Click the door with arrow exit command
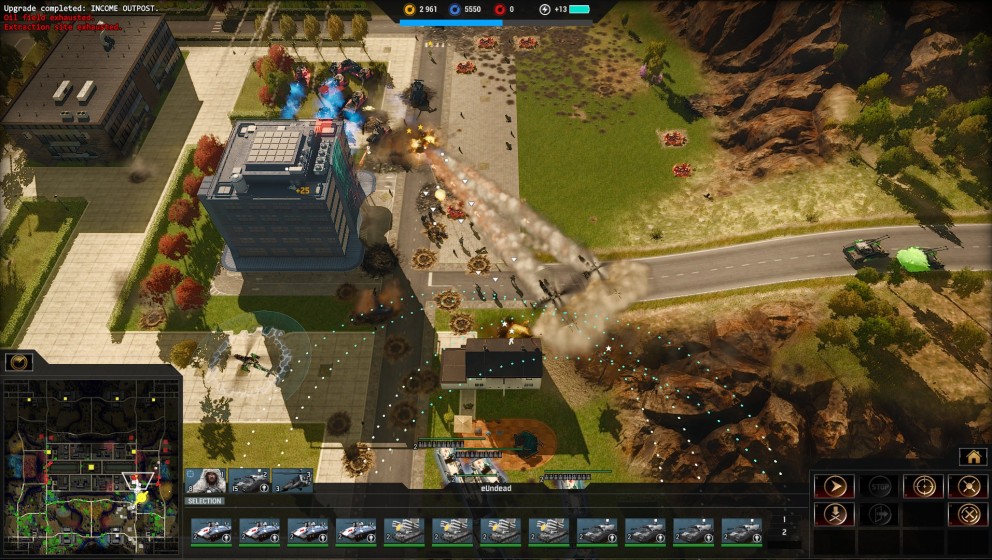Screen dimensions: 992x560 click(879, 514)
